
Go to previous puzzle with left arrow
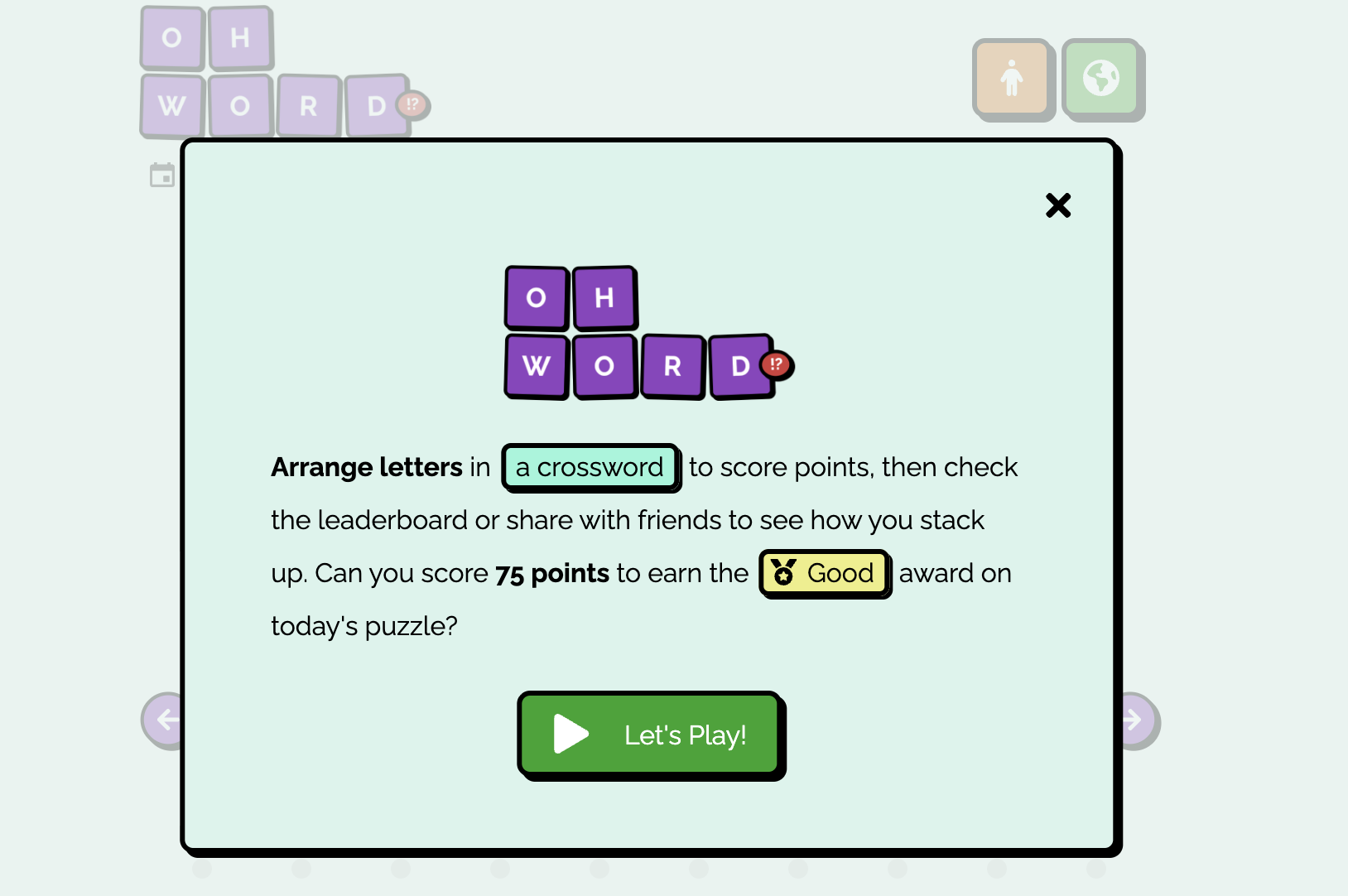(x=164, y=720)
